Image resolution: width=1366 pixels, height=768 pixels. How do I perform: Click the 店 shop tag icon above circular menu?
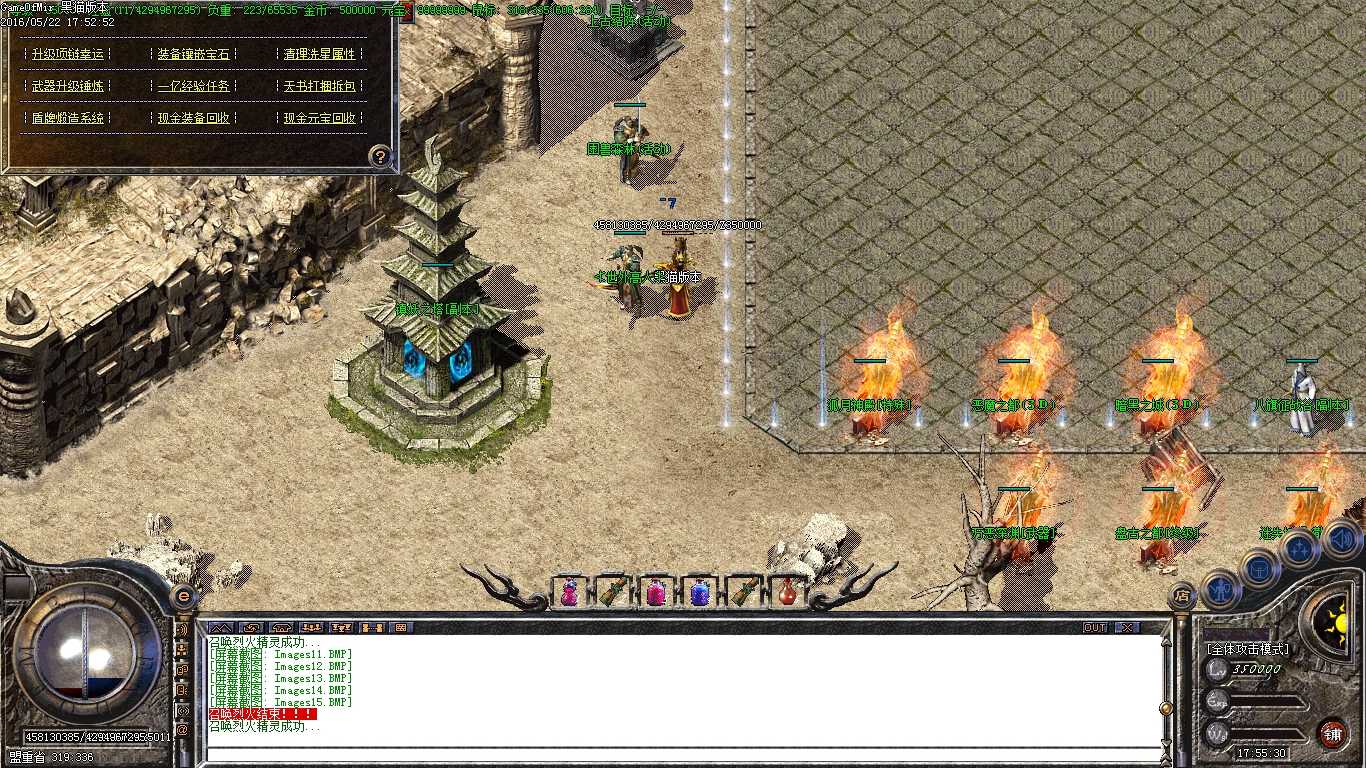[x=1183, y=593]
